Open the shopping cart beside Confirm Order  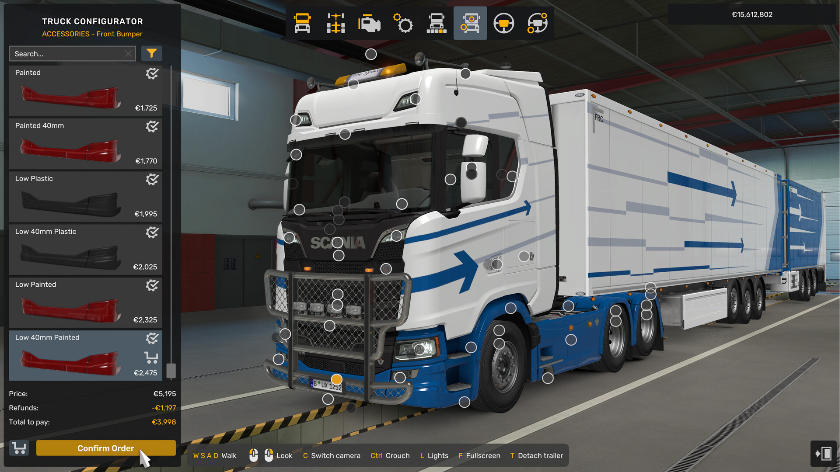(19, 448)
